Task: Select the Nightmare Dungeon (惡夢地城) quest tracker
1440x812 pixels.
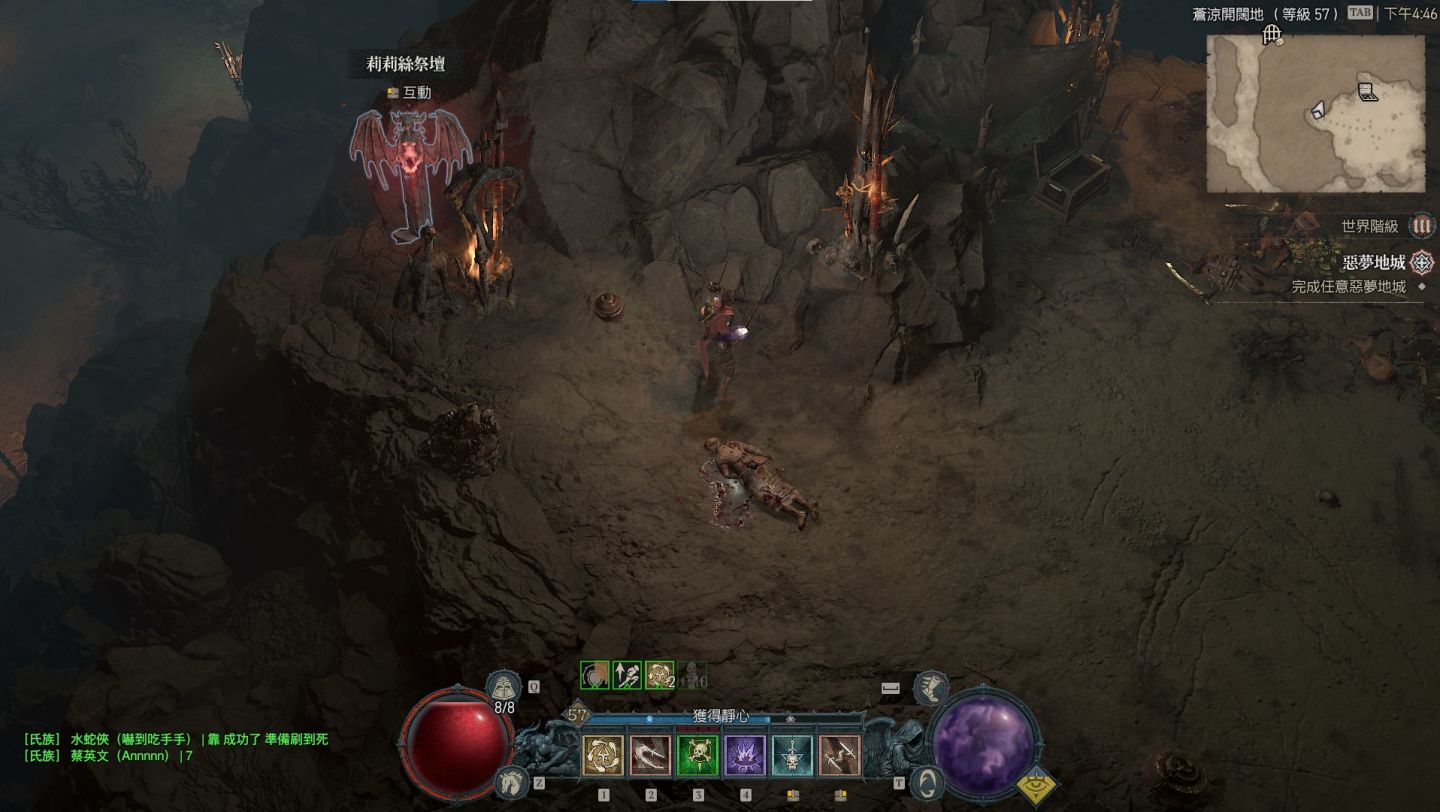Action: click(x=1375, y=263)
